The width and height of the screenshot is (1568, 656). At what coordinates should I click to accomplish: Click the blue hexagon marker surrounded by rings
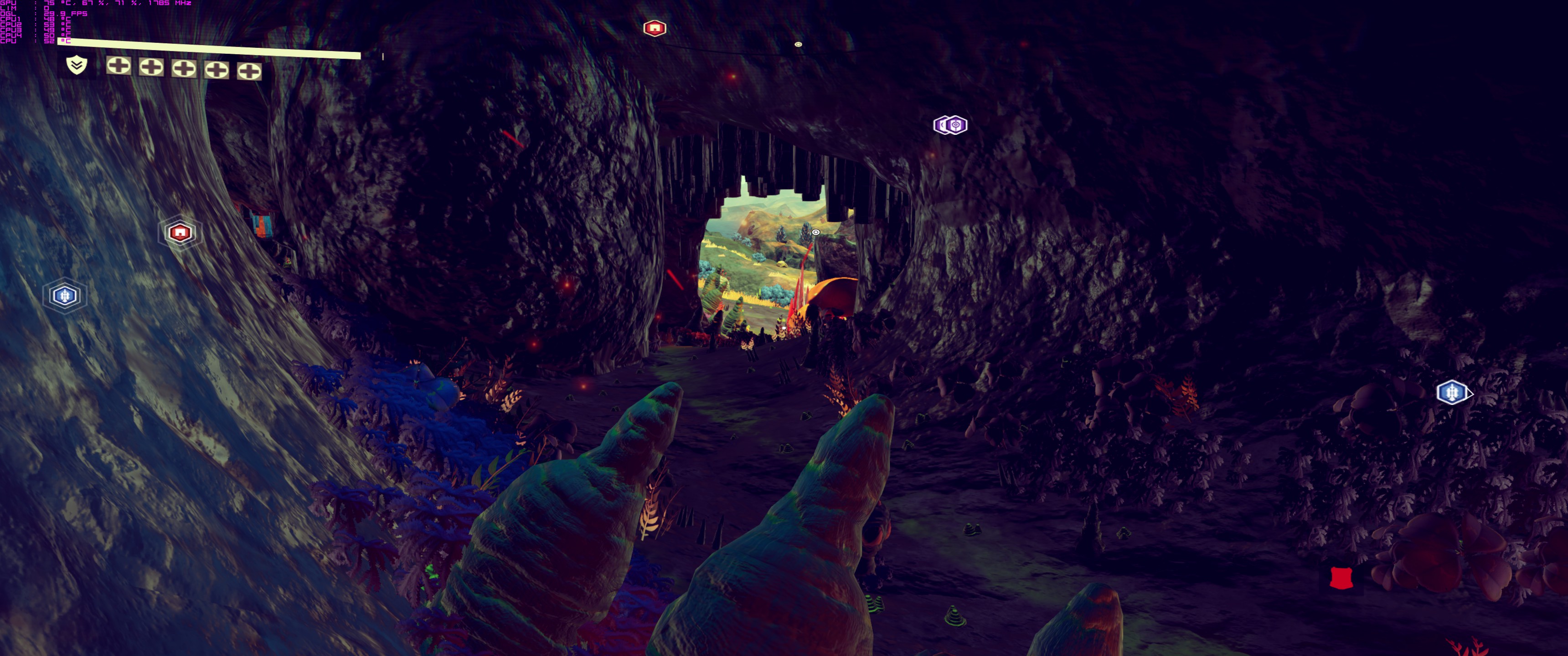(65, 296)
